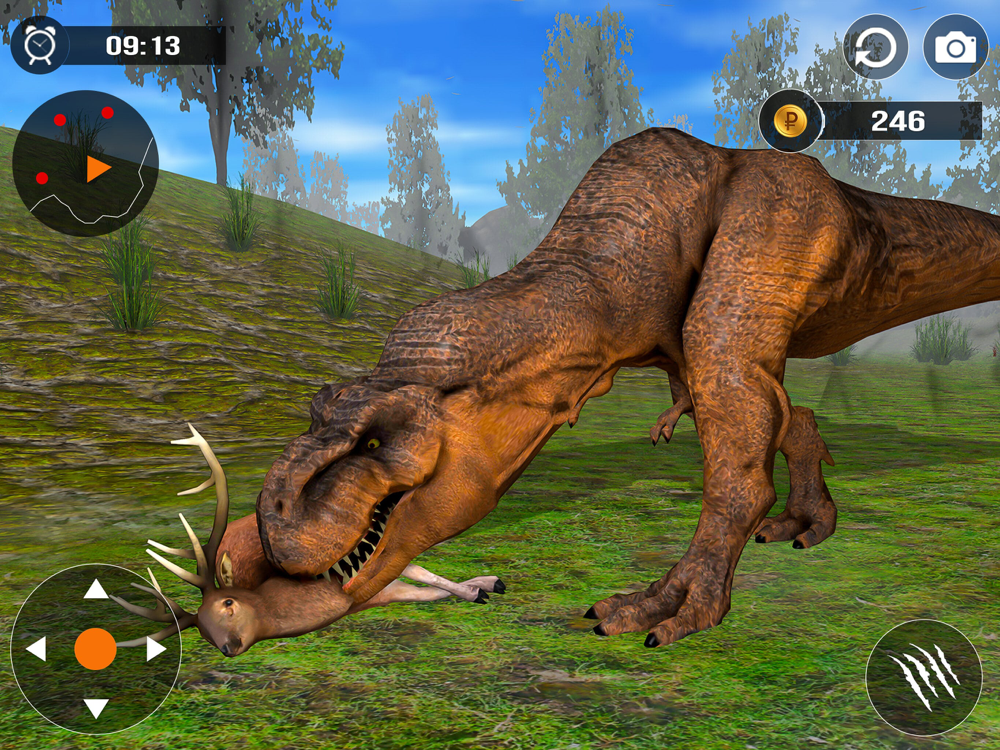Tap the joystick right arrow
This screenshot has height=750, width=1000.
coord(156,649)
